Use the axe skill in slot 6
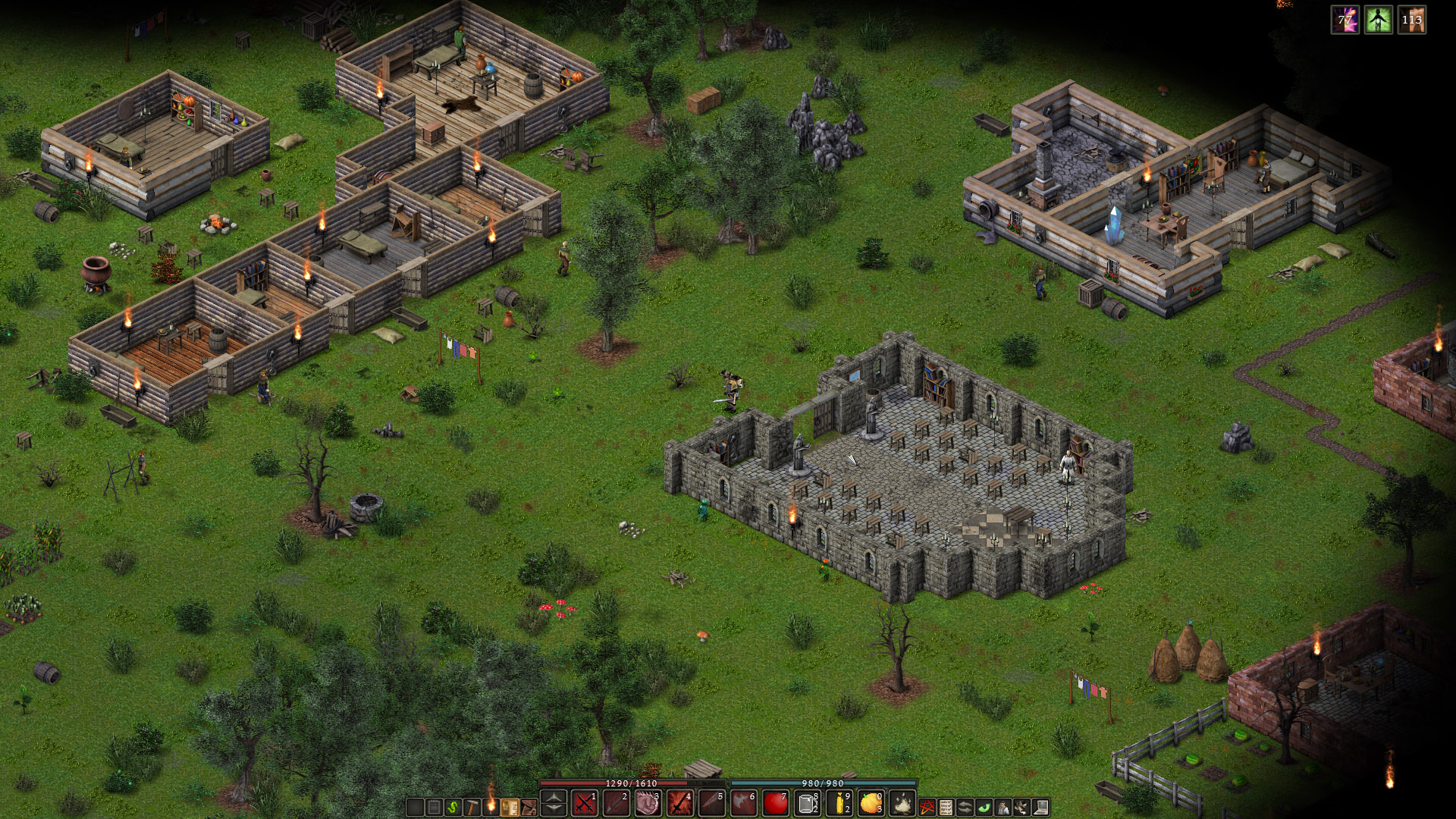 [x=743, y=803]
